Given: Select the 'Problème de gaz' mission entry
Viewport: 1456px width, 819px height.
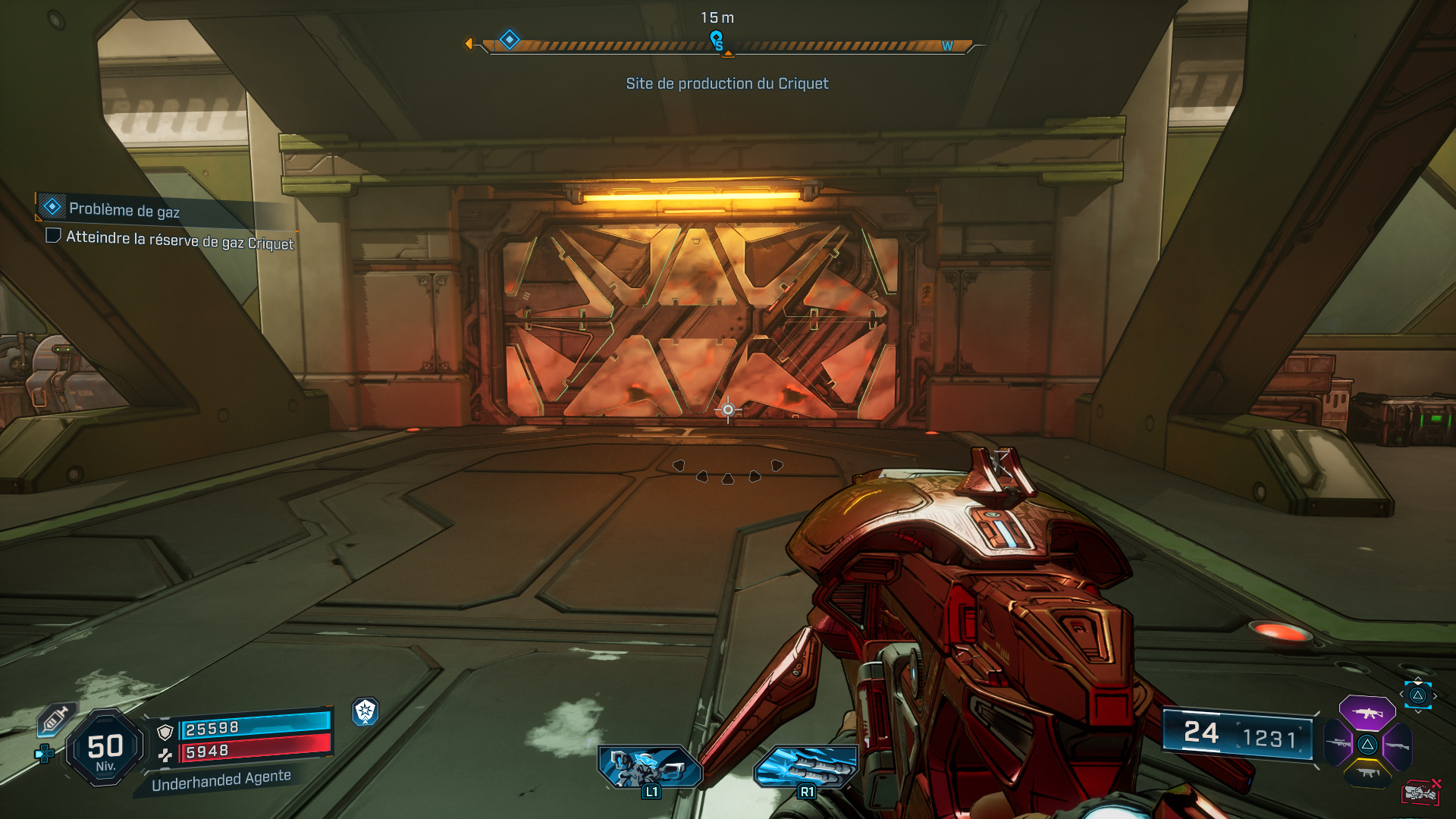Looking at the screenshot, I should tap(124, 208).
